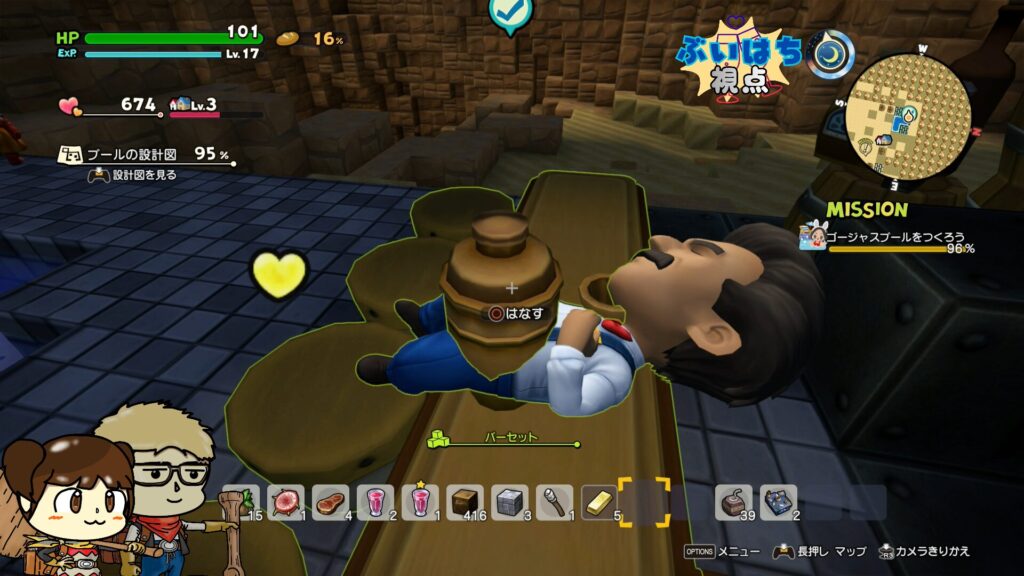Viewport: 1024px width, 576px height.
Task: Click the town level 3 icon
Action: [x=181, y=104]
